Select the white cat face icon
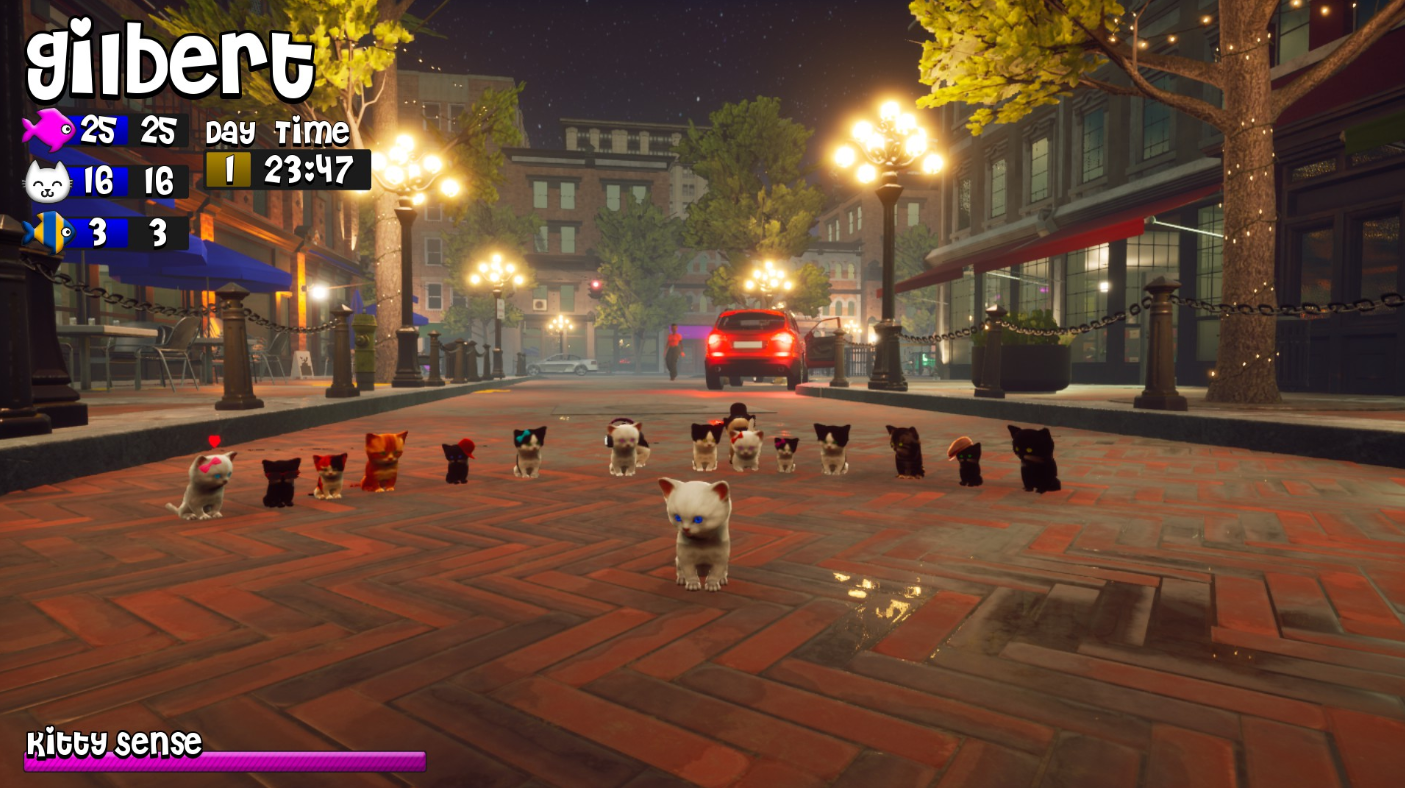 pyautogui.click(x=48, y=182)
